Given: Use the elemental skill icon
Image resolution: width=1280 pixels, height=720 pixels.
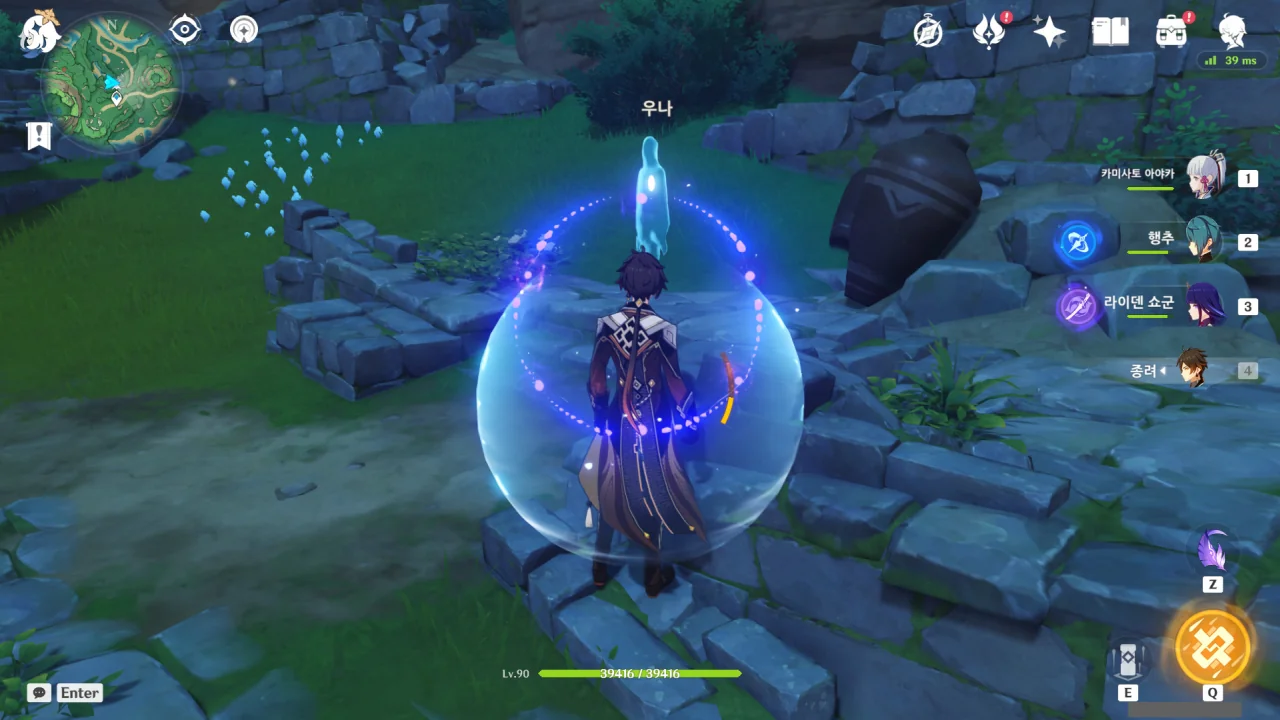Looking at the screenshot, I should coord(1127,658).
